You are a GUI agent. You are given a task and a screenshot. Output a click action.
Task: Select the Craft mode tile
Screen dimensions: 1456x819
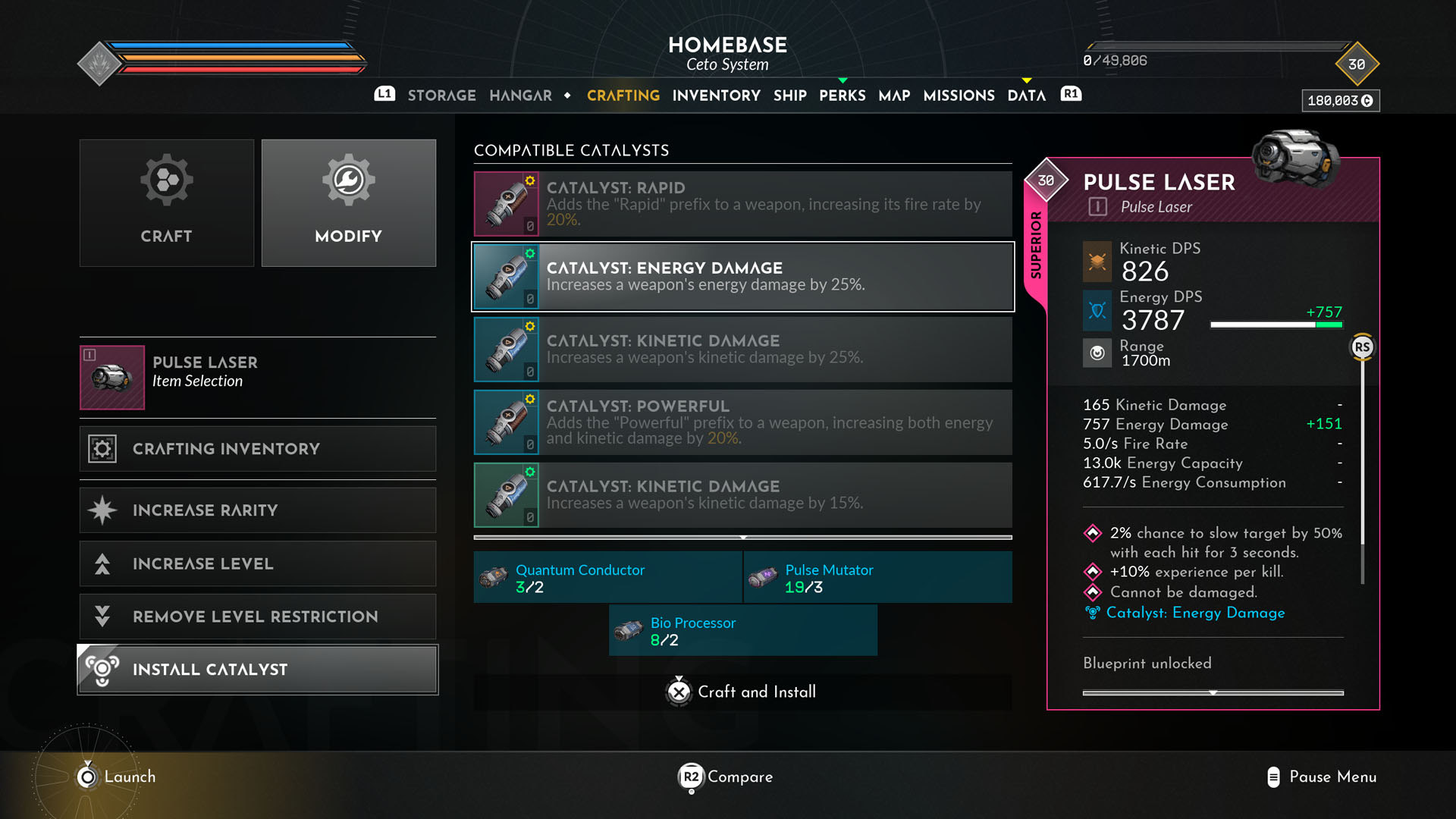pos(167,202)
